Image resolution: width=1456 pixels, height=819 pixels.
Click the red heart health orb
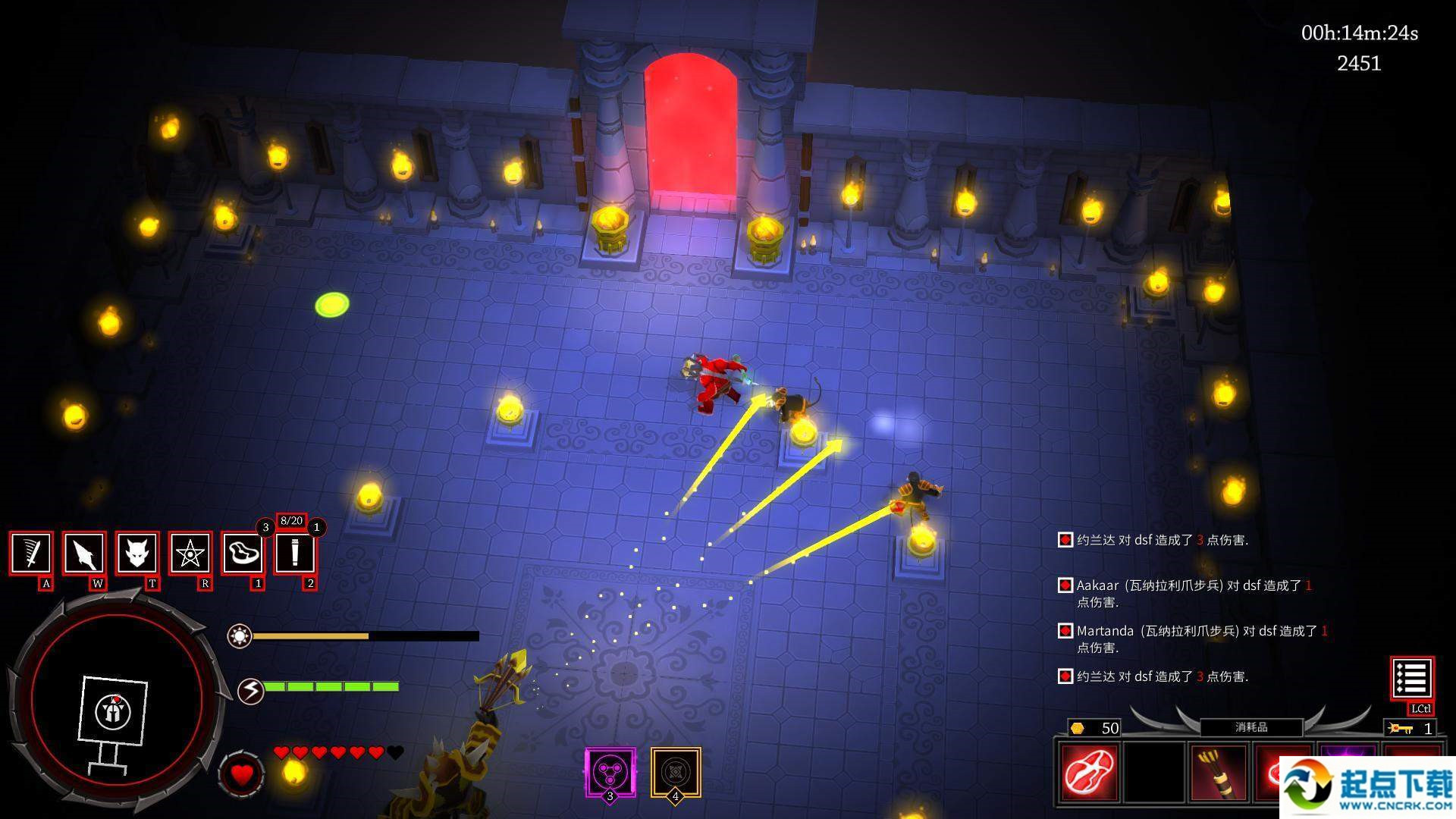(241, 774)
